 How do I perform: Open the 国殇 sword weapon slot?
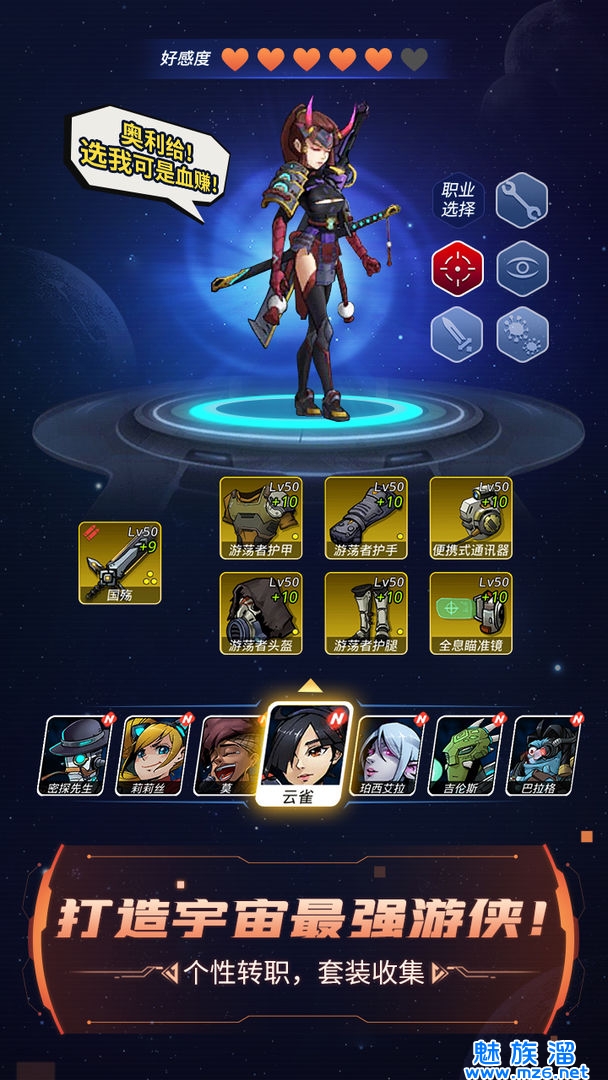120,563
